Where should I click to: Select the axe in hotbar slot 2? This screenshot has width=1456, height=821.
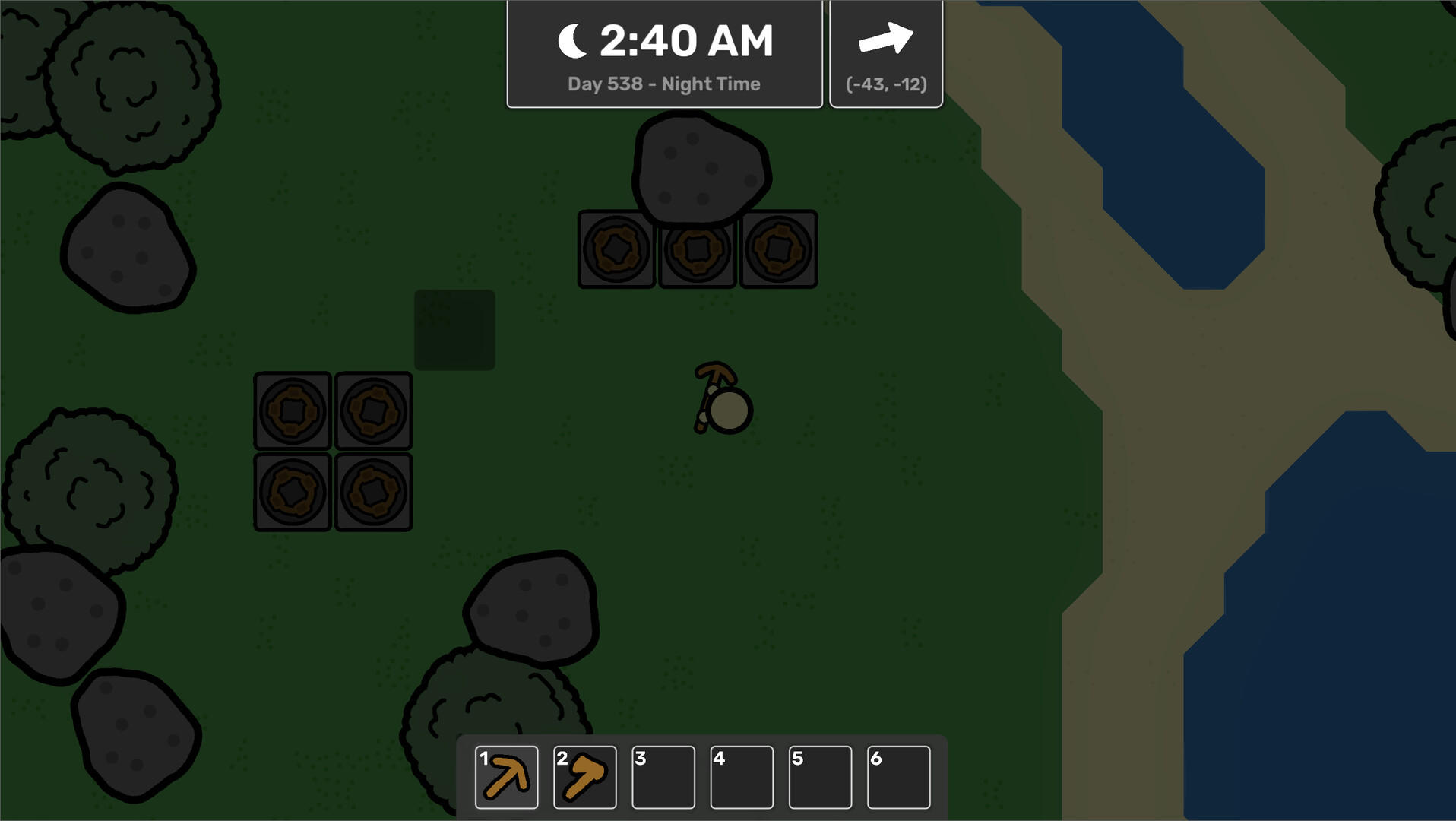(x=584, y=777)
